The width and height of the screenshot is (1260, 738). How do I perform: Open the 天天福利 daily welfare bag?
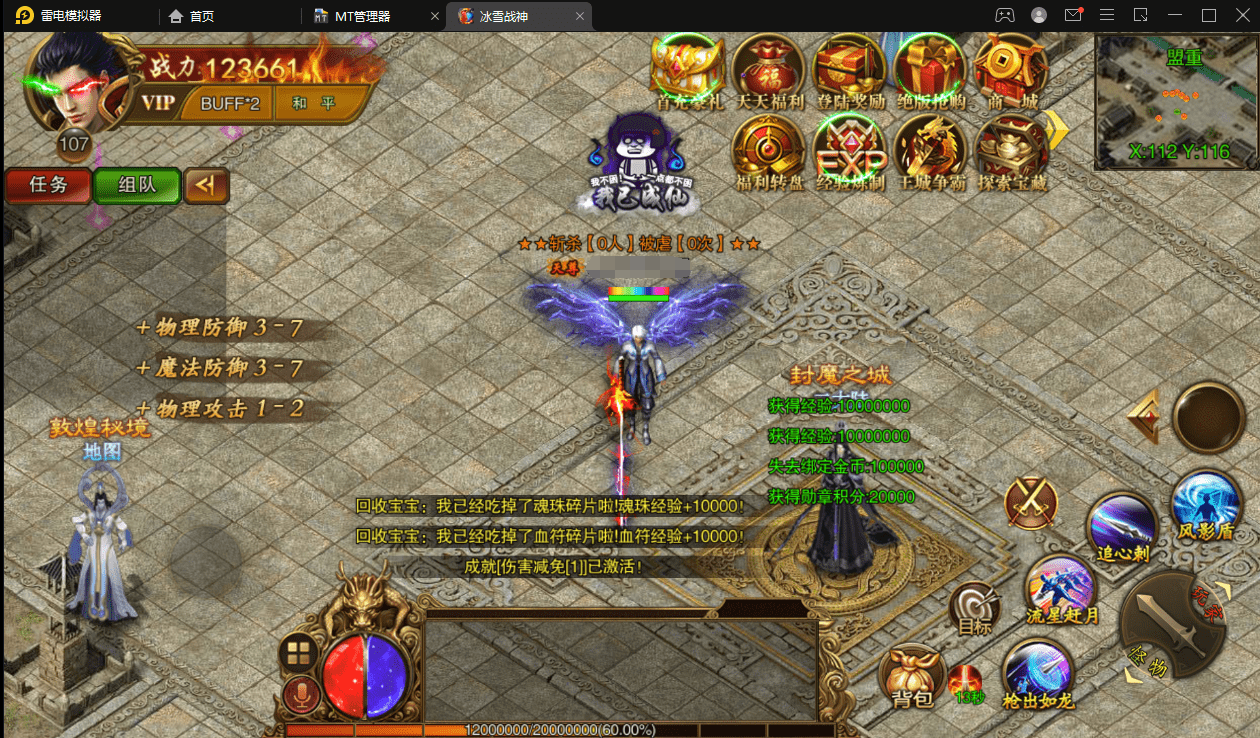pyautogui.click(x=768, y=70)
